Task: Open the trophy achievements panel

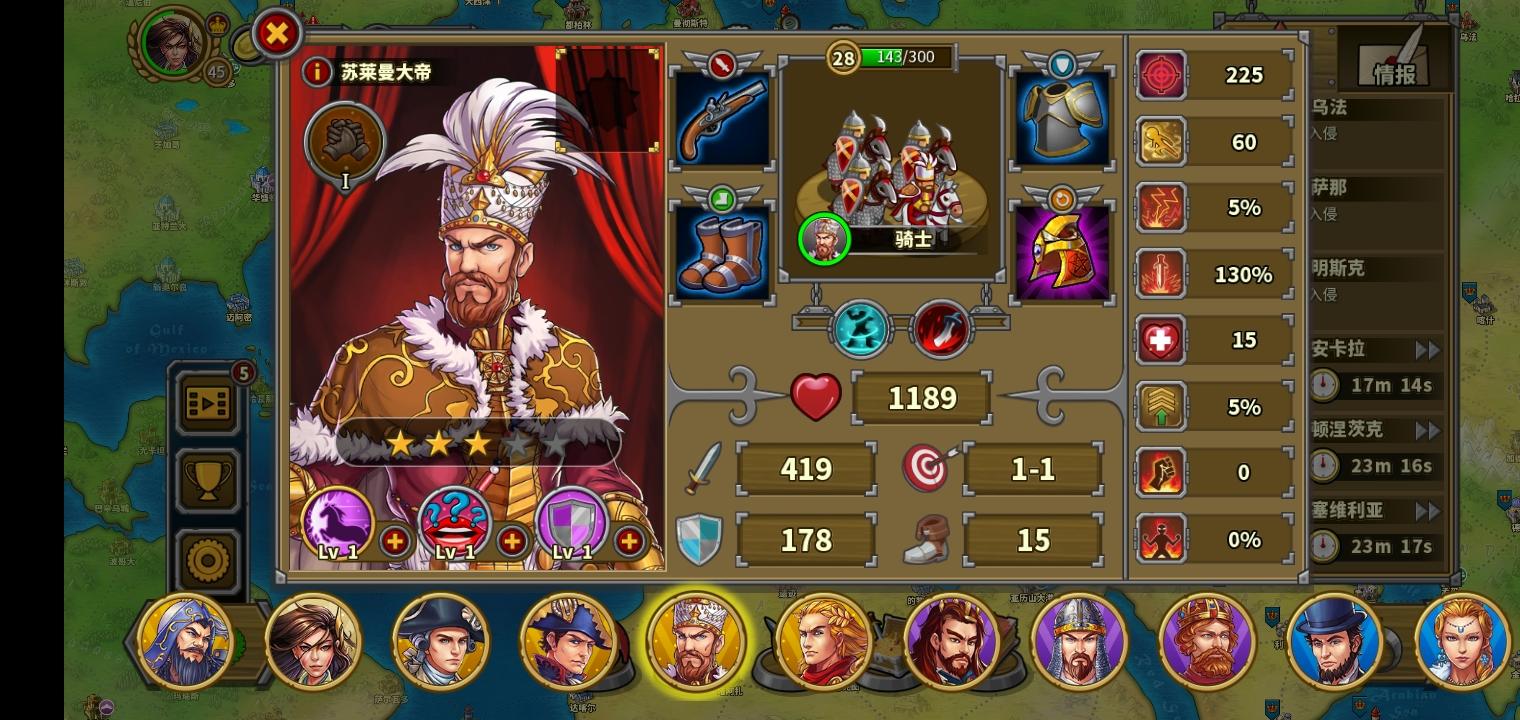Action: pyautogui.click(x=207, y=478)
